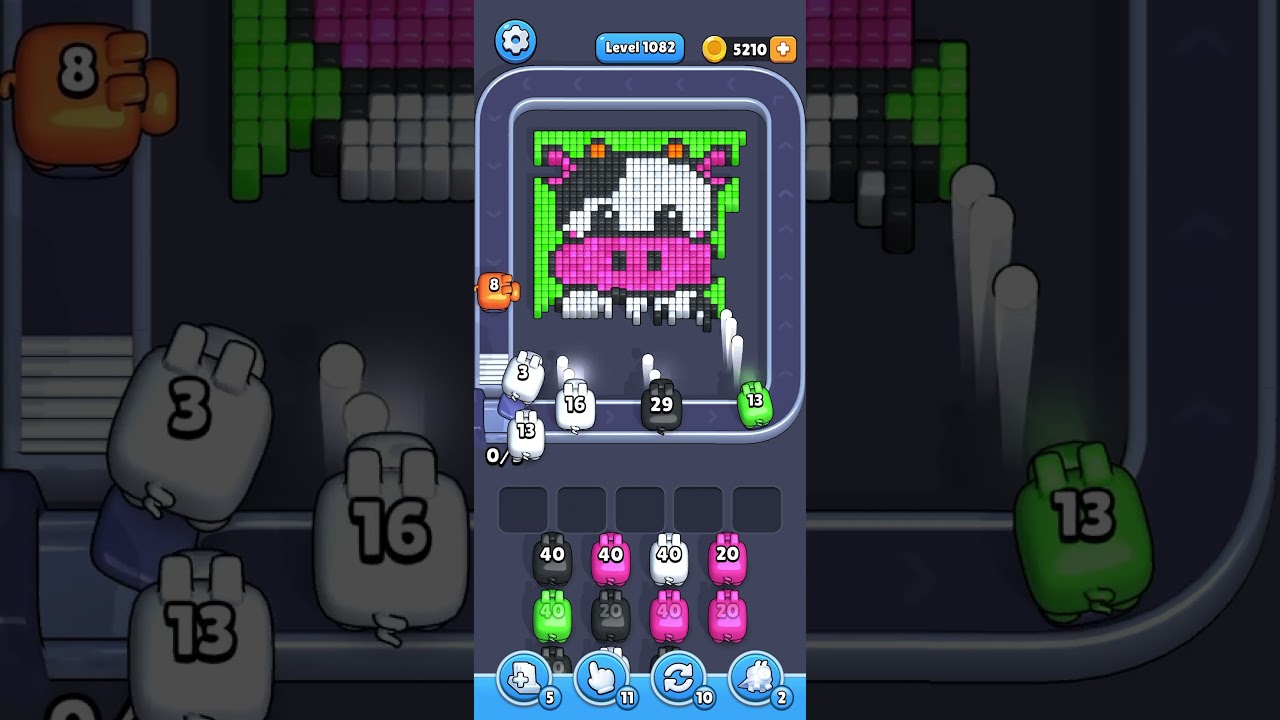
Task: Tap the white block numbered 16
Action: click(576, 406)
